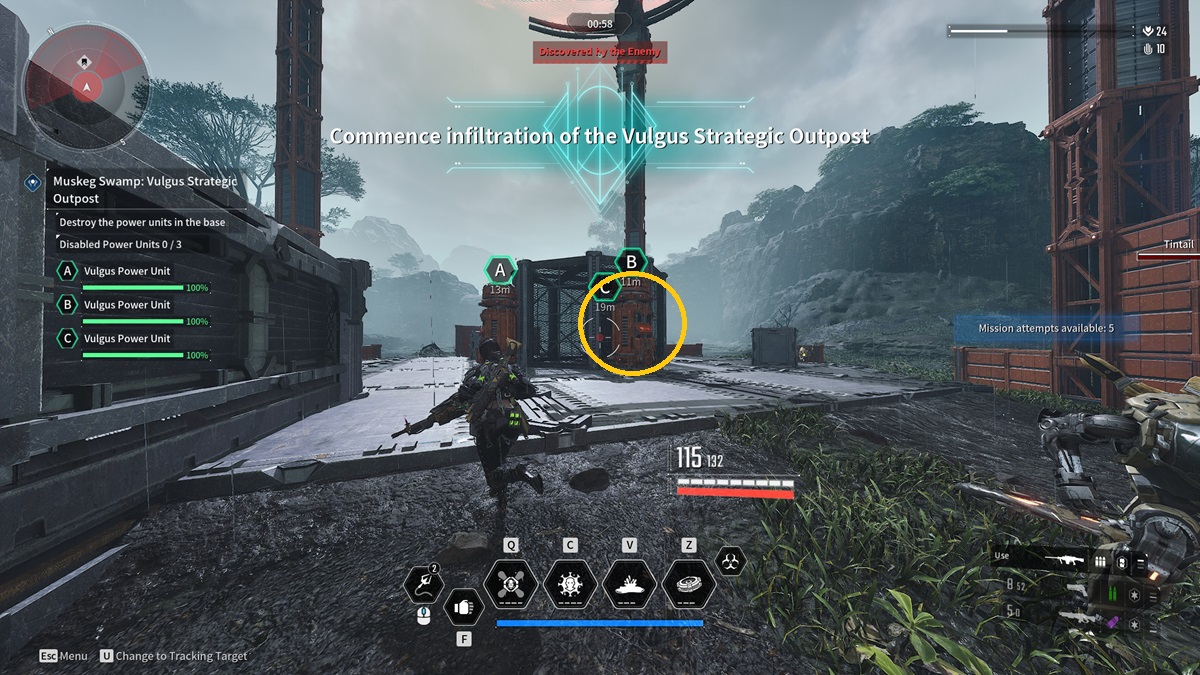Select Vulgus Power Unit C objective
The height and width of the screenshot is (675, 1200).
127,339
